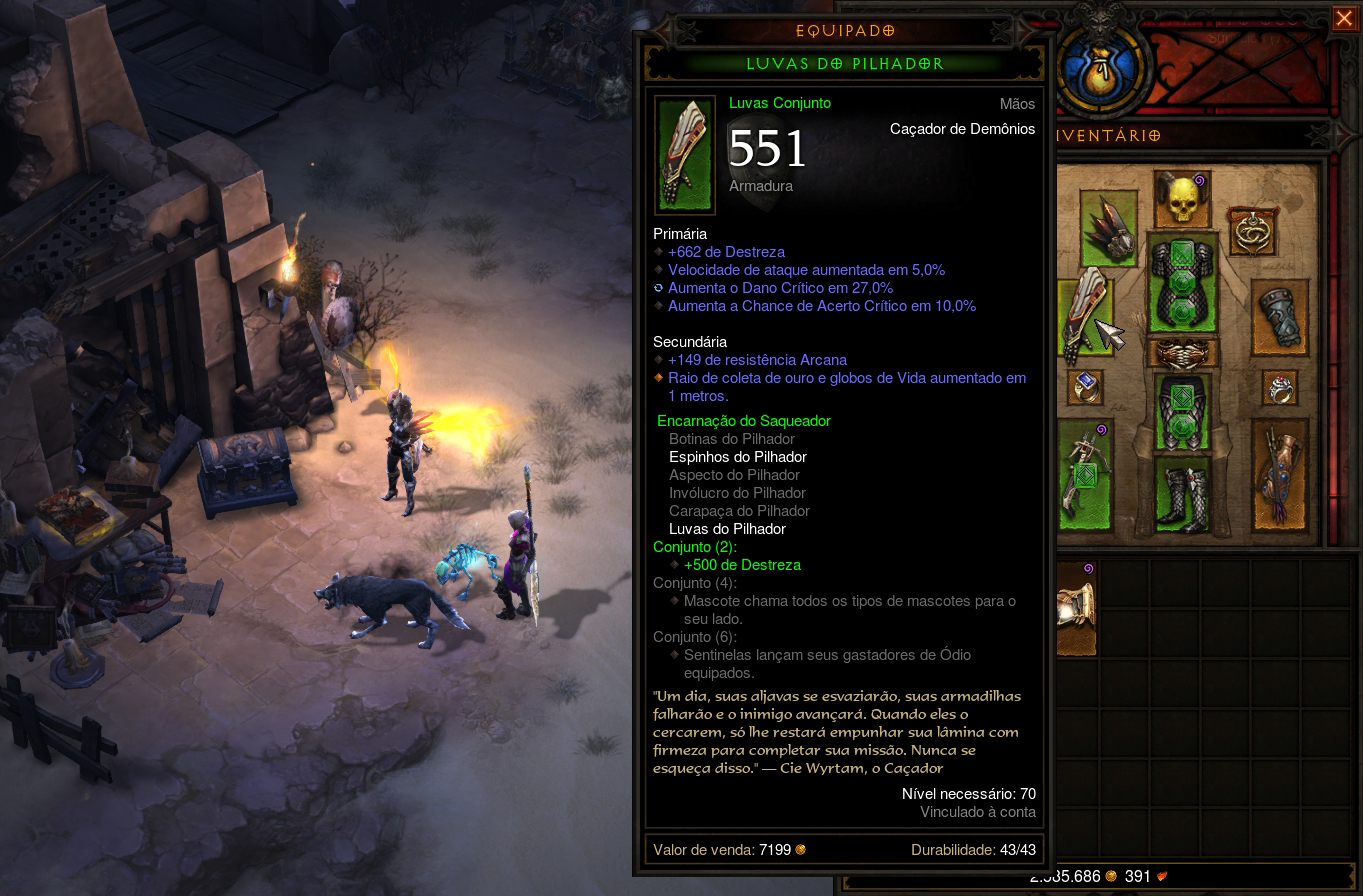Choose the bracers slot
Screen dimensions: 1363x896
click(x=1280, y=318)
